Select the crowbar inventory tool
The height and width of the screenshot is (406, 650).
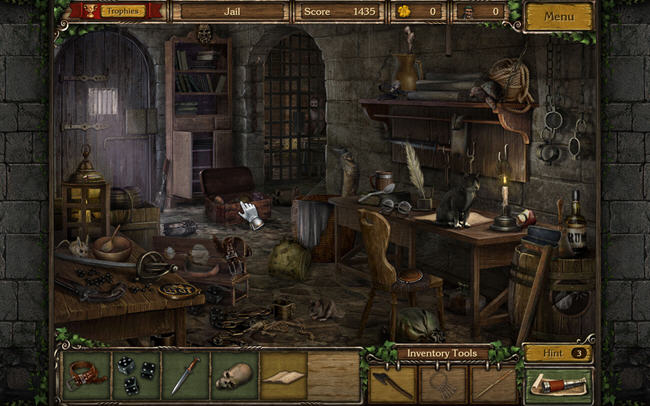[x=392, y=384]
